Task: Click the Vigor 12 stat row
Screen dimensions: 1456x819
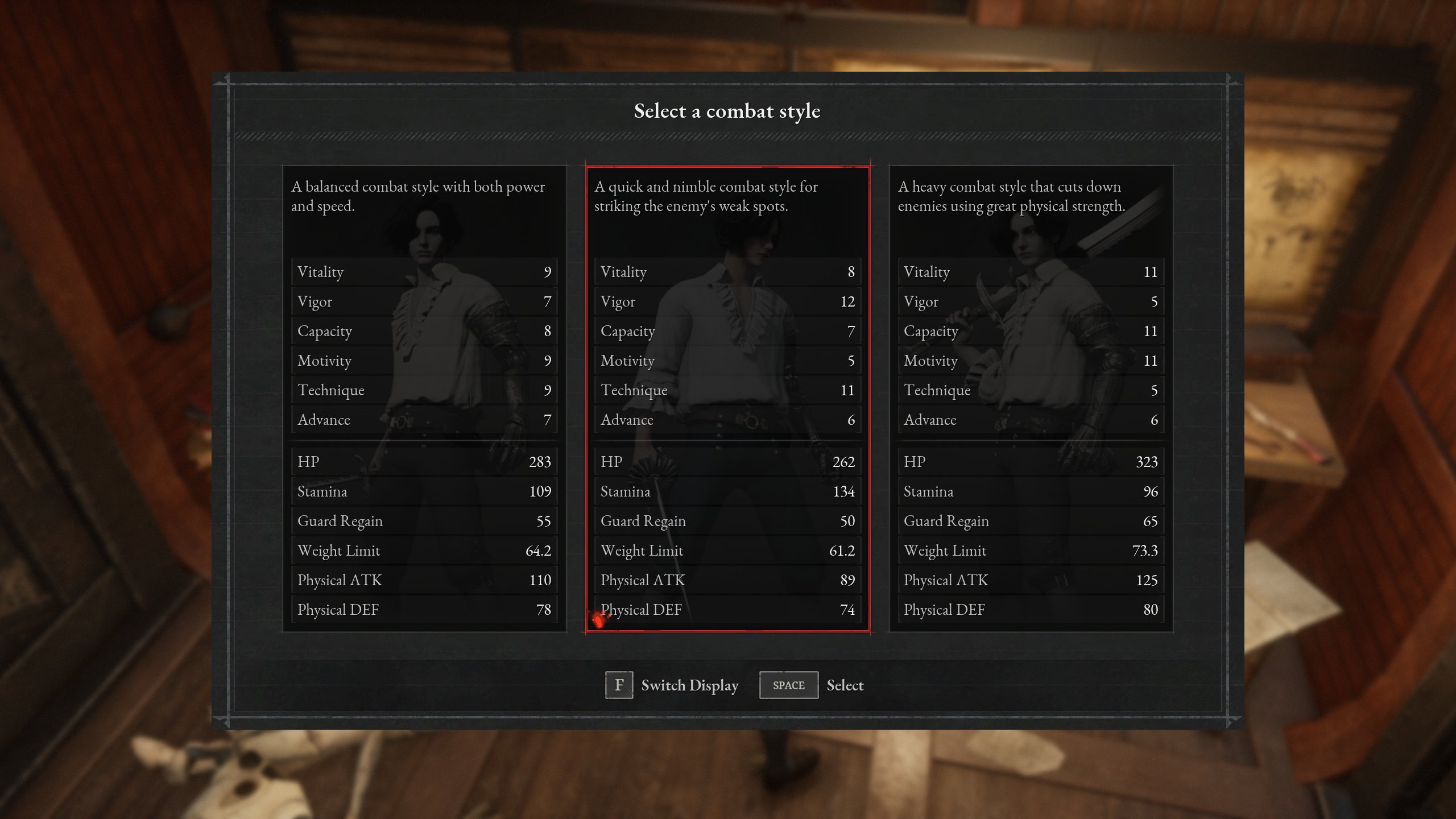Action: 728,301
